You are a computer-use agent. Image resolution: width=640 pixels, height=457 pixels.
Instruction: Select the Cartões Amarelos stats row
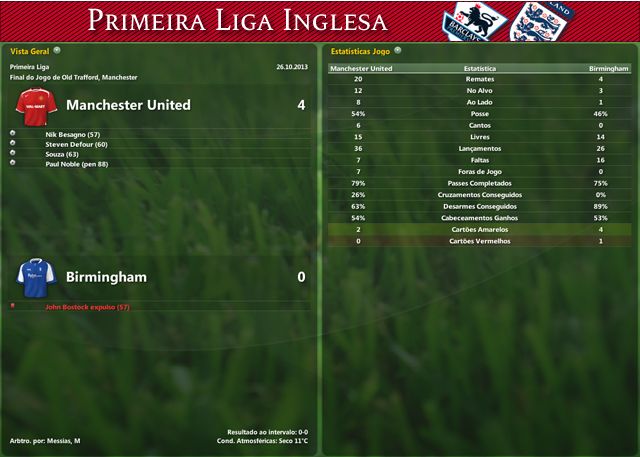tap(480, 230)
